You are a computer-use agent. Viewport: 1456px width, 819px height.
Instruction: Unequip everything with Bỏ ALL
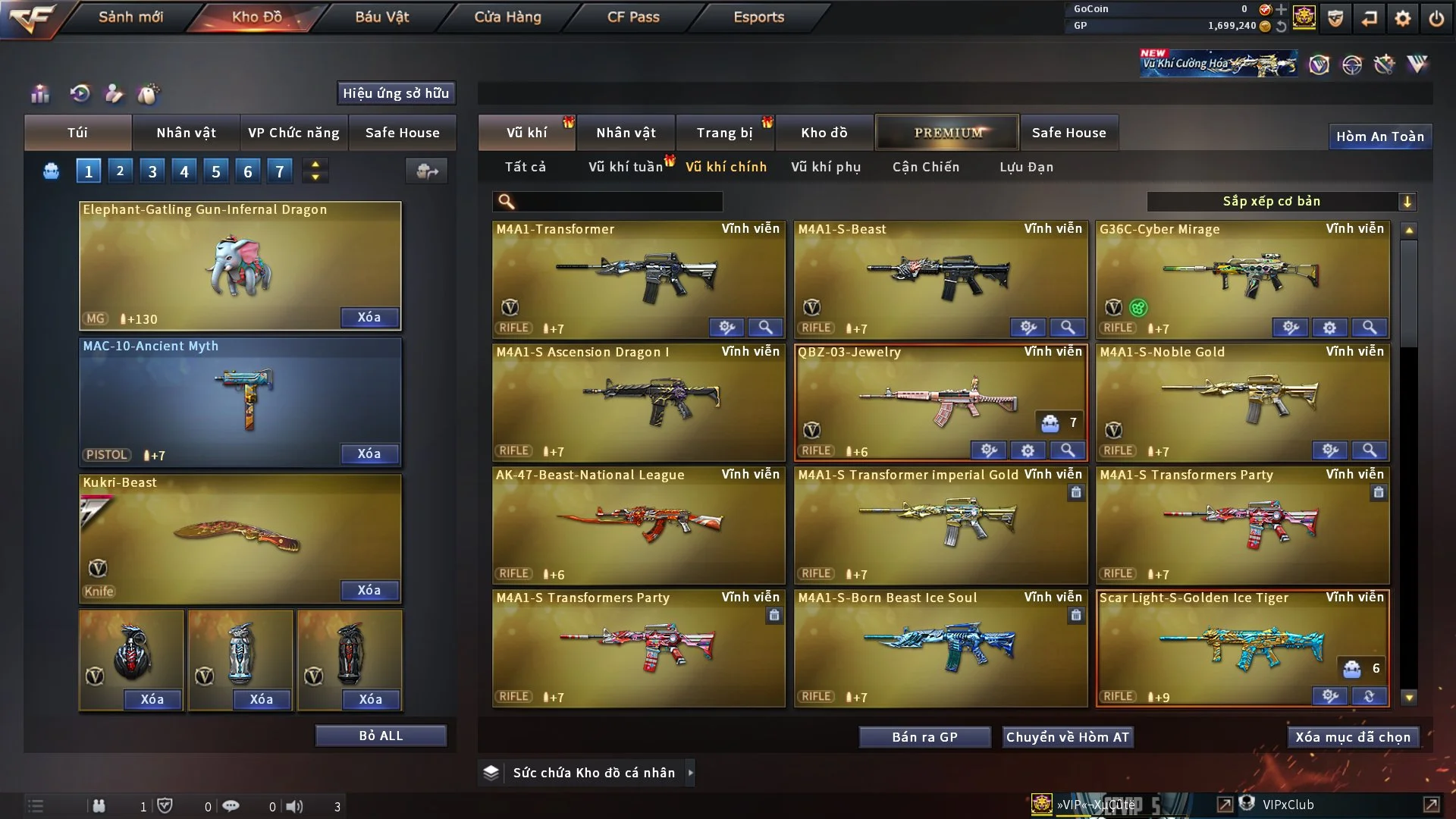click(x=381, y=736)
